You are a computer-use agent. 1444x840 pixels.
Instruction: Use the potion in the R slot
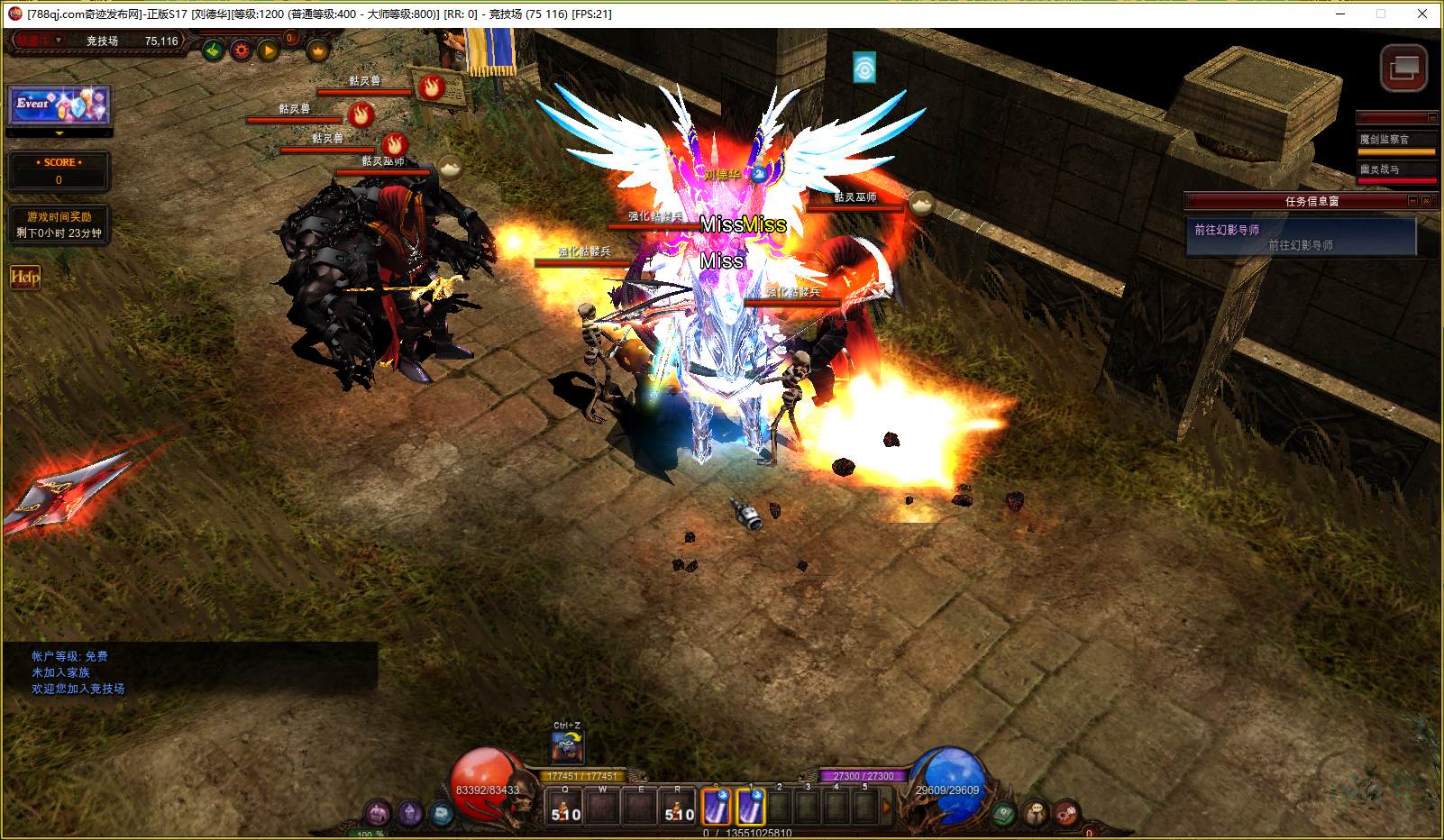coord(679,806)
